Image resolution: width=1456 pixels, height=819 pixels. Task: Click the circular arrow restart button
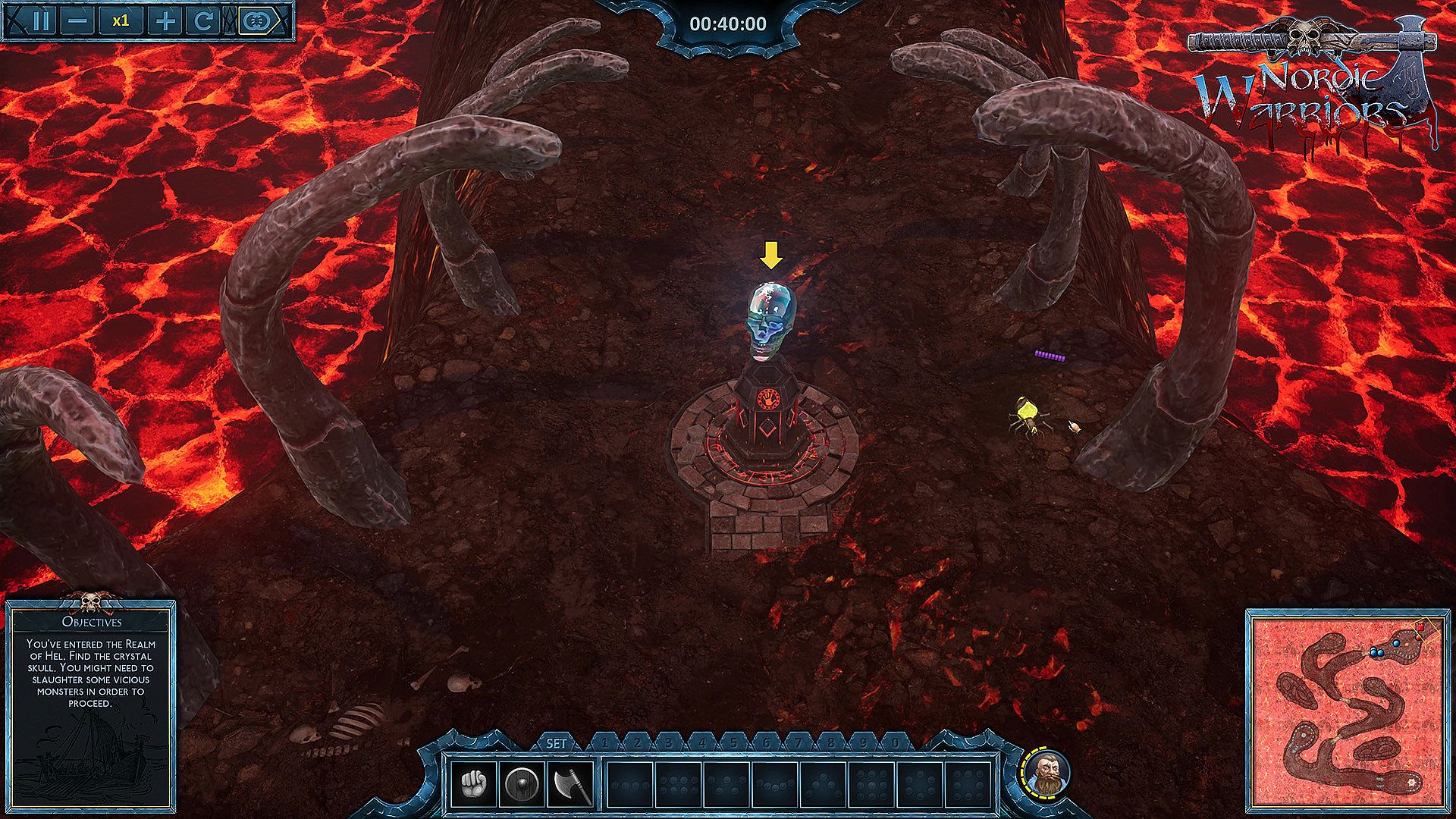203,21
